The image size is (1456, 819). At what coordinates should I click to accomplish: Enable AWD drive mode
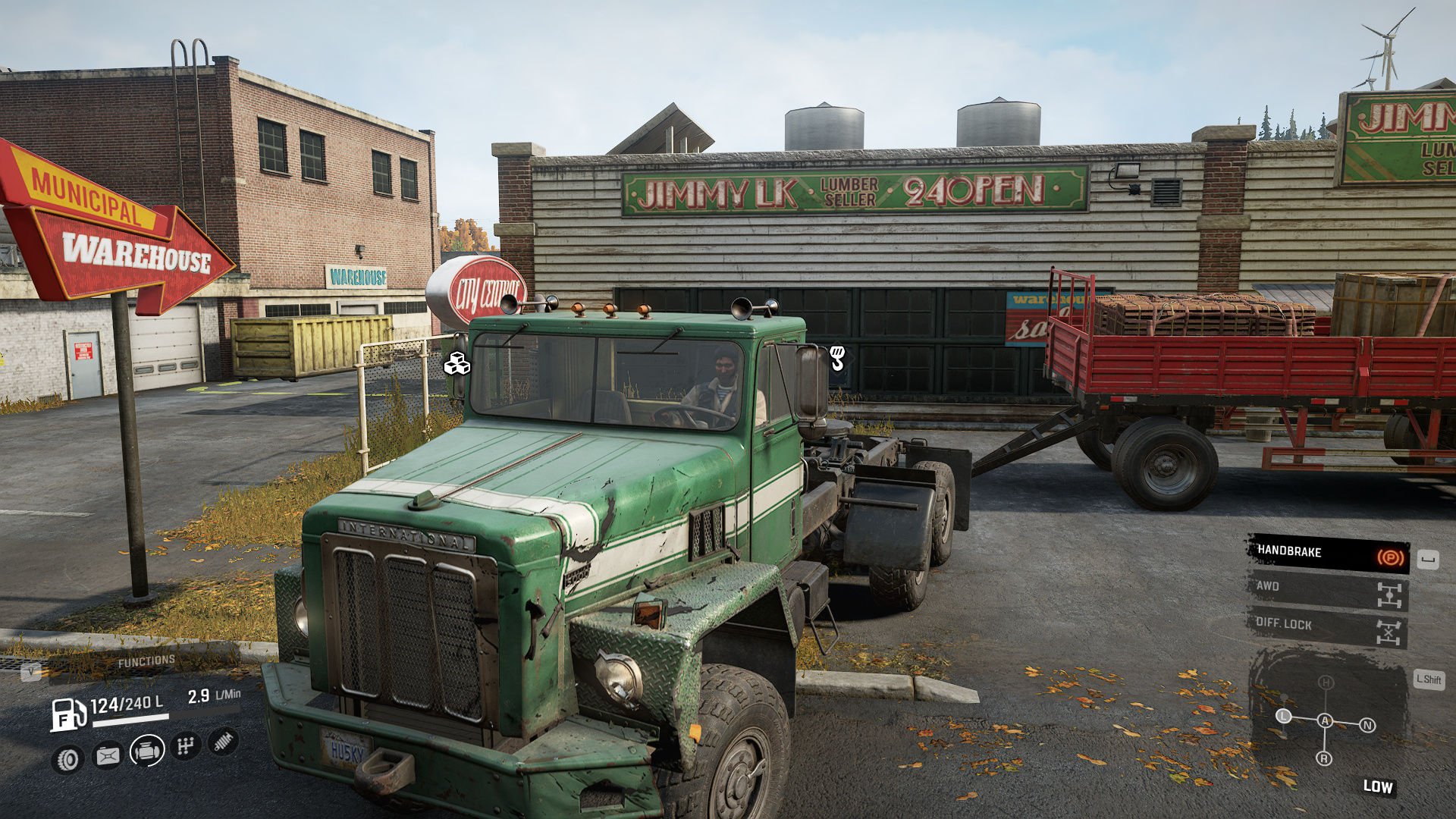pos(1329,591)
